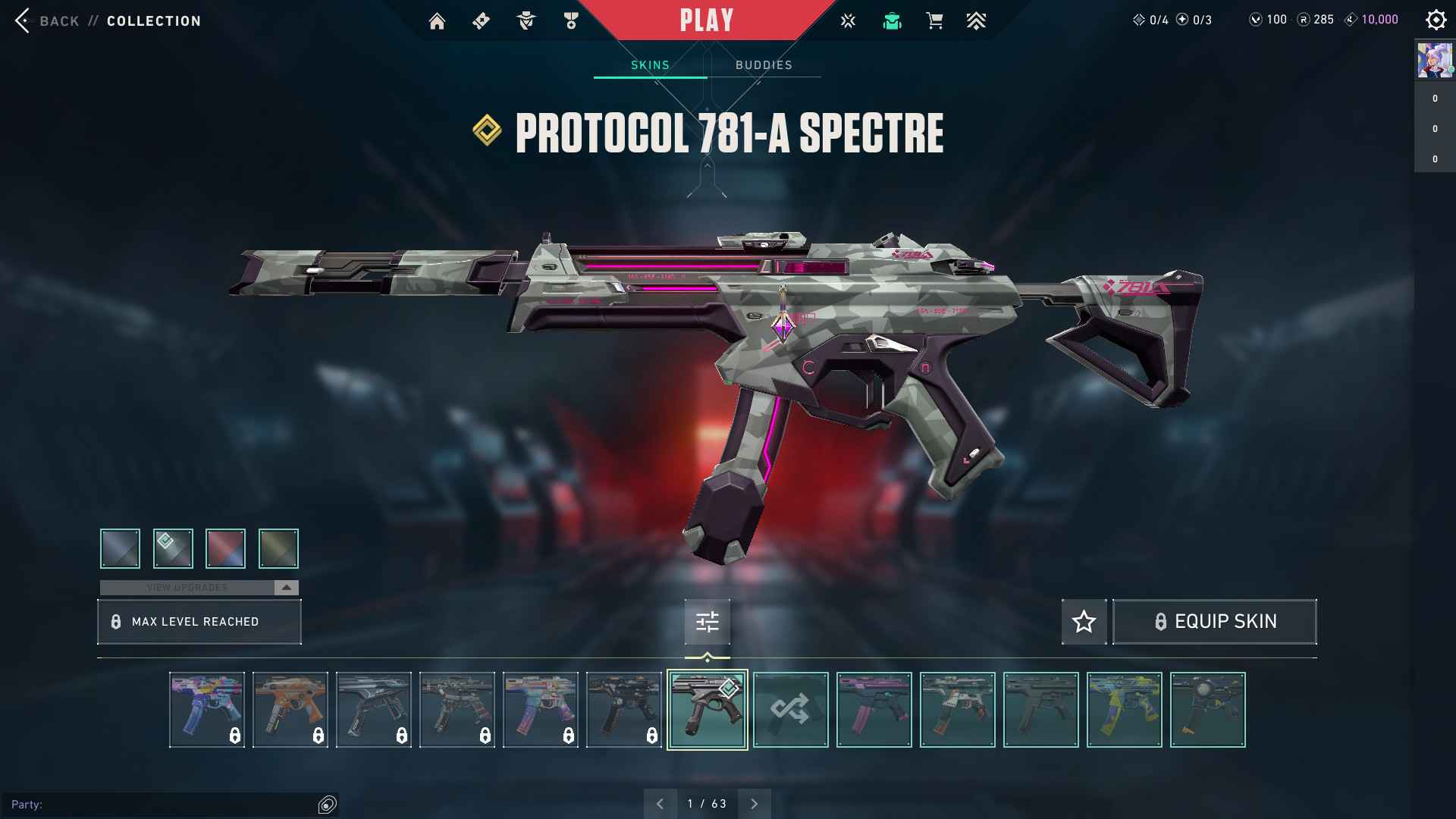Viewport: 1456px width, 819px height.
Task: Select the orange Spectre skin thumbnail
Action: 290,710
